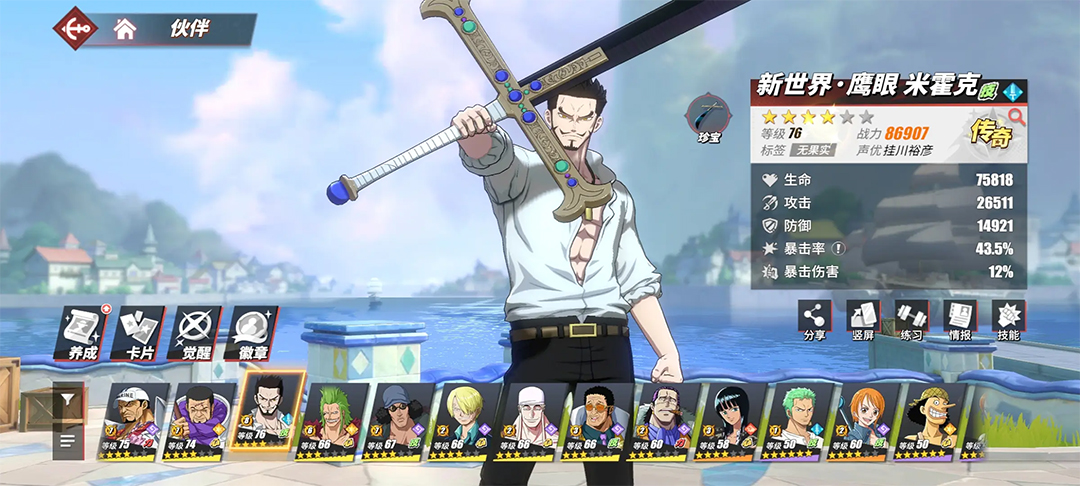Viewport: 1080px width, 486px height.
Task: Open the partner filter funnel
Action: [68, 399]
